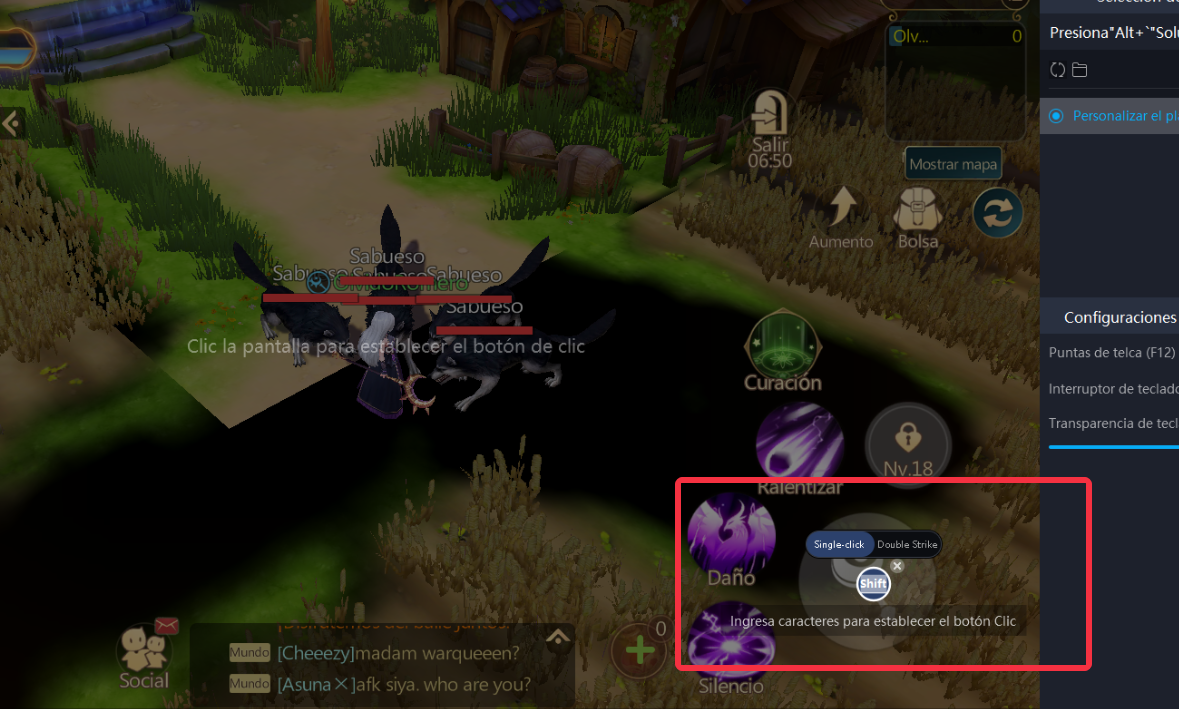
Task: Open the Bolsa backpack
Action: tap(917, 215)
